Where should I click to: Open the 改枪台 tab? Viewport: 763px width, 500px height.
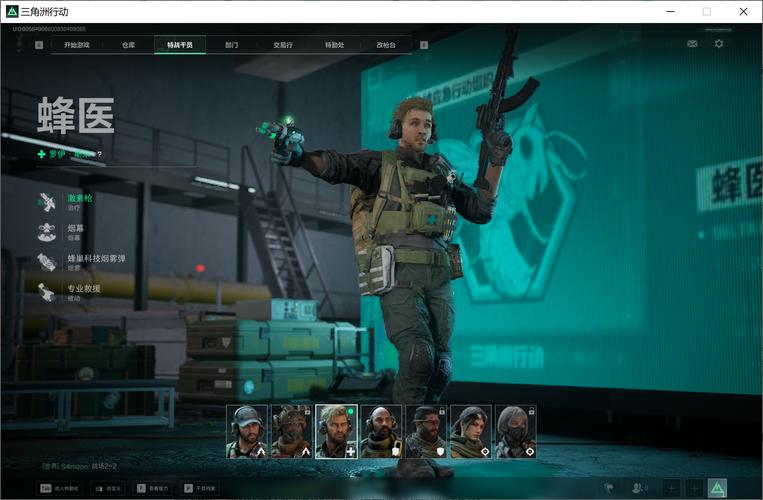click(x=386, y=45)
